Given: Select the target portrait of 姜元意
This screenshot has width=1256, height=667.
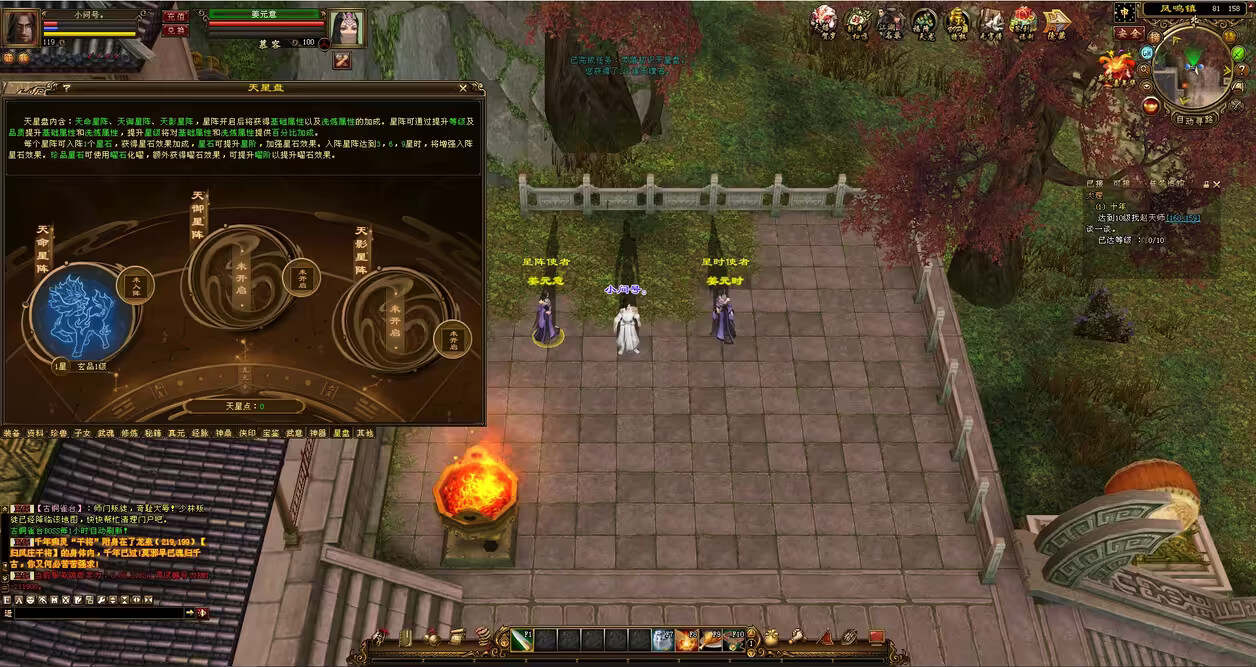Looking at the screenshot, I should (346, 27).
